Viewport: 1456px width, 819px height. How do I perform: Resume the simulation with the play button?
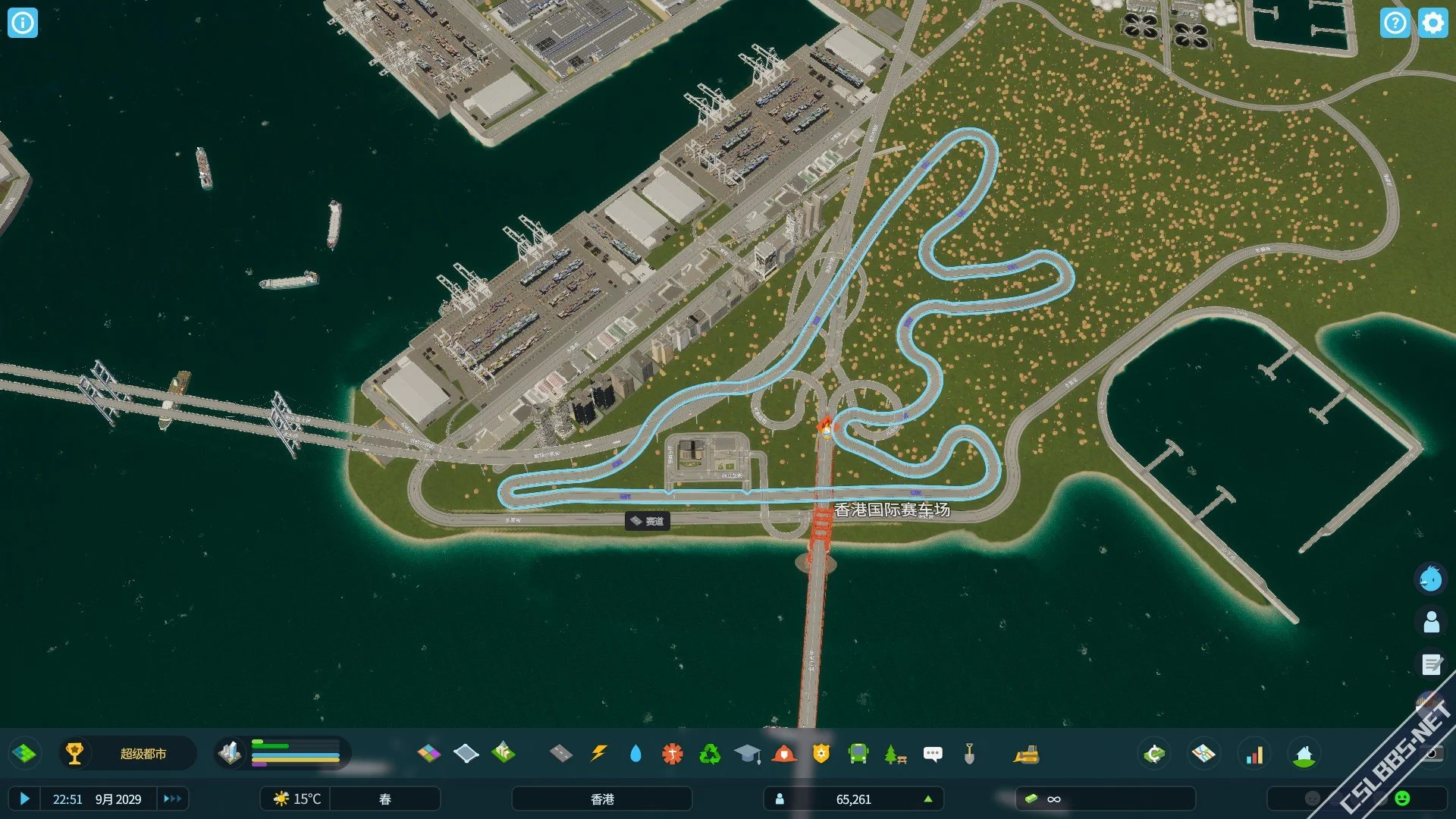pyautogui.click(x=24, y=799)
